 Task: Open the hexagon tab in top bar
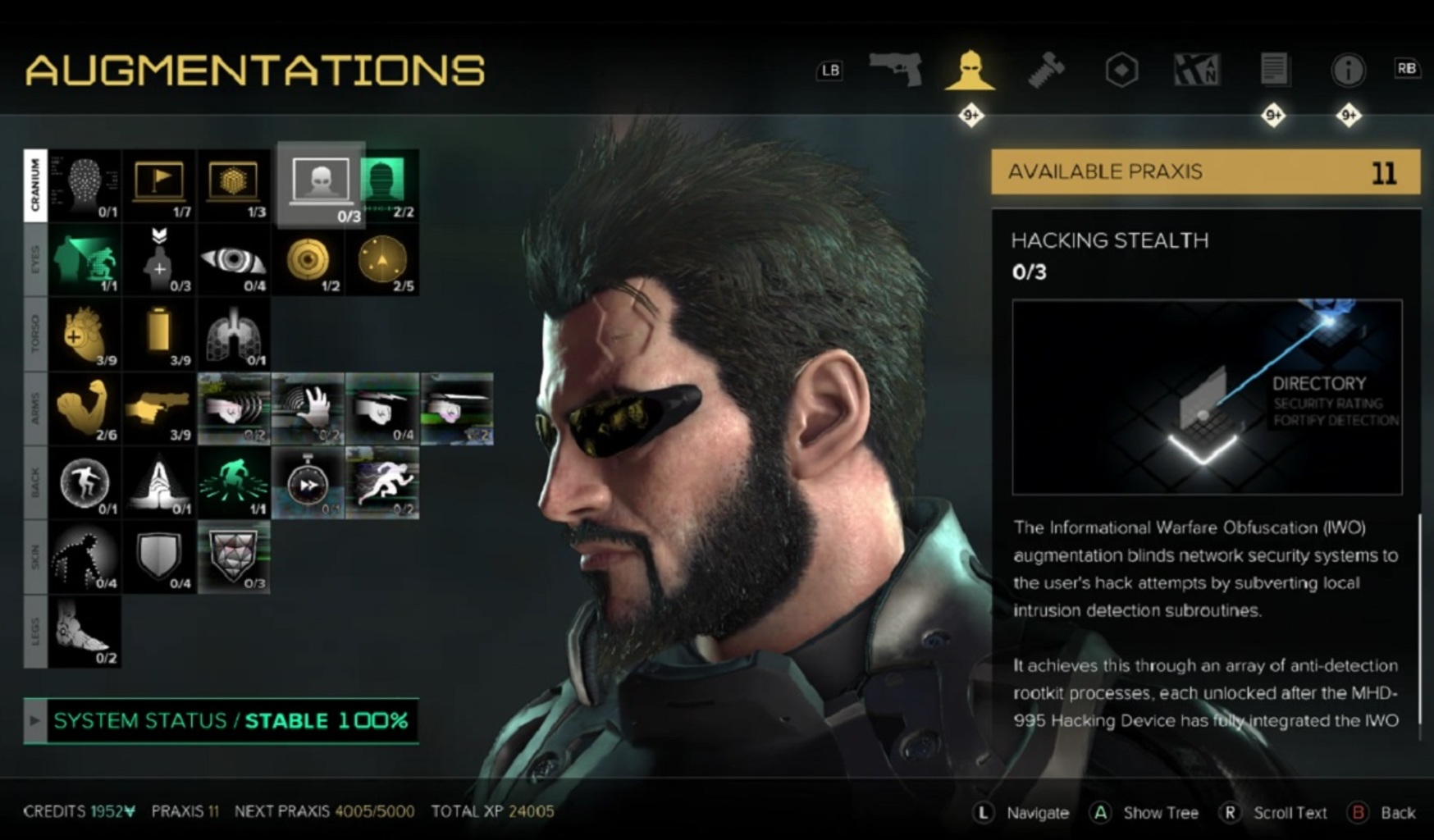click(1121, 70)
